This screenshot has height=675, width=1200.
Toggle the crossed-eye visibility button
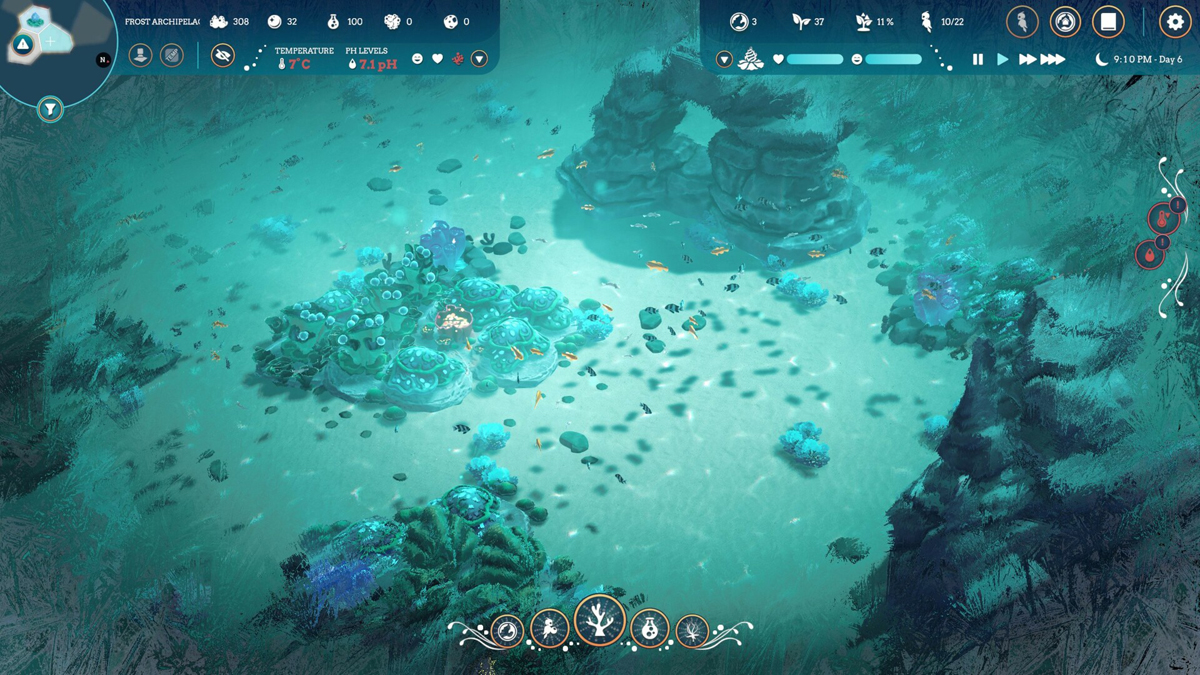(x=223, y=56)
